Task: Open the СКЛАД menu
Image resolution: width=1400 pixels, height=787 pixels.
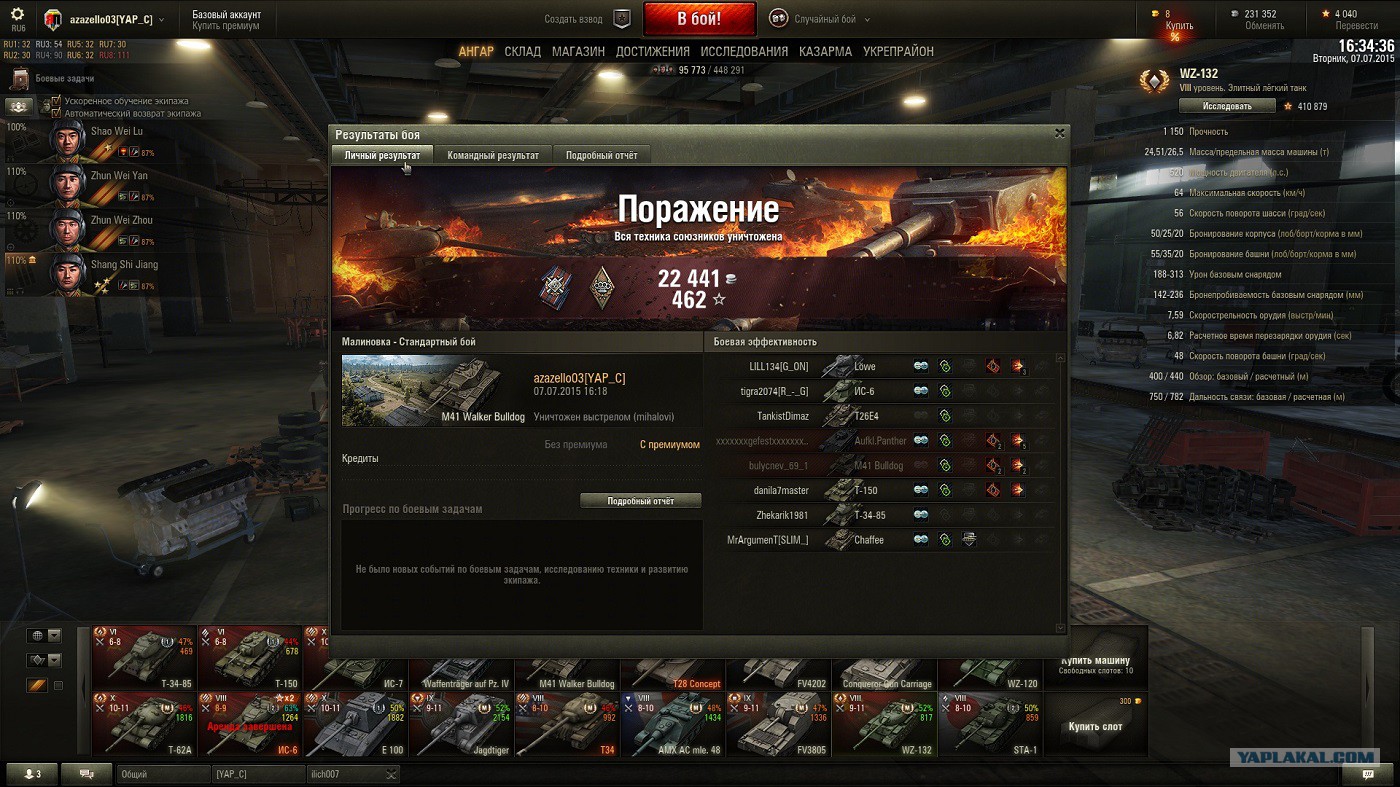Action: [522, 51]
